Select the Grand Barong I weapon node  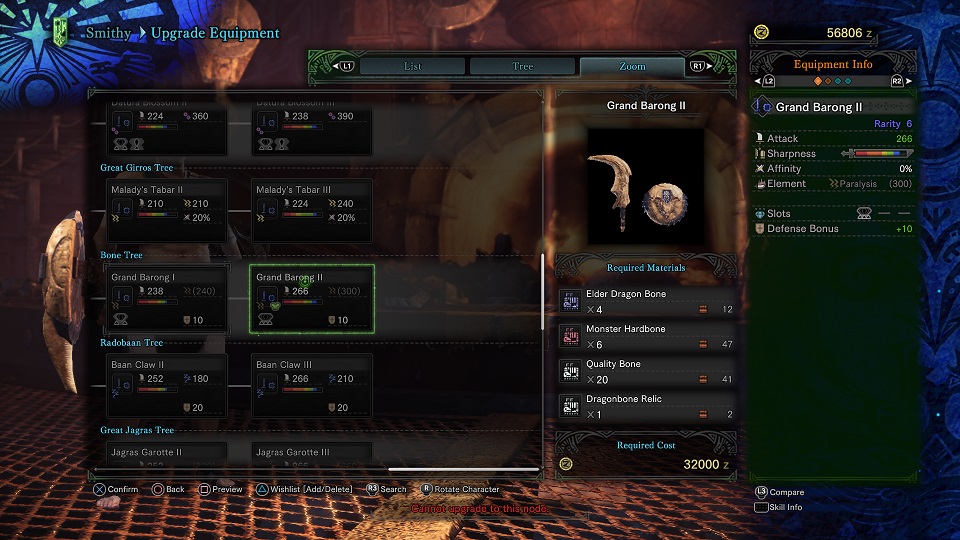[x=167, y=298]
